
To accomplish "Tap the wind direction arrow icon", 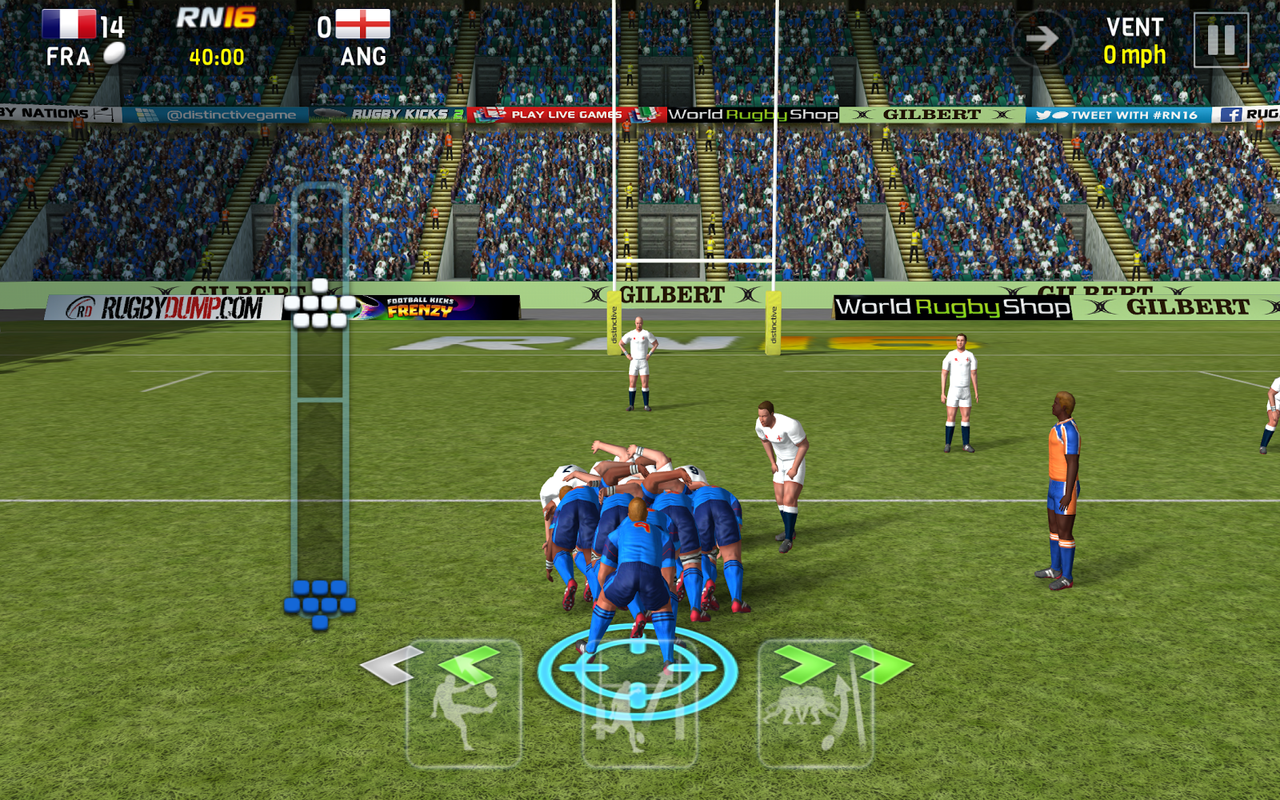I will pyautogui.click(x=1042, y=39).
